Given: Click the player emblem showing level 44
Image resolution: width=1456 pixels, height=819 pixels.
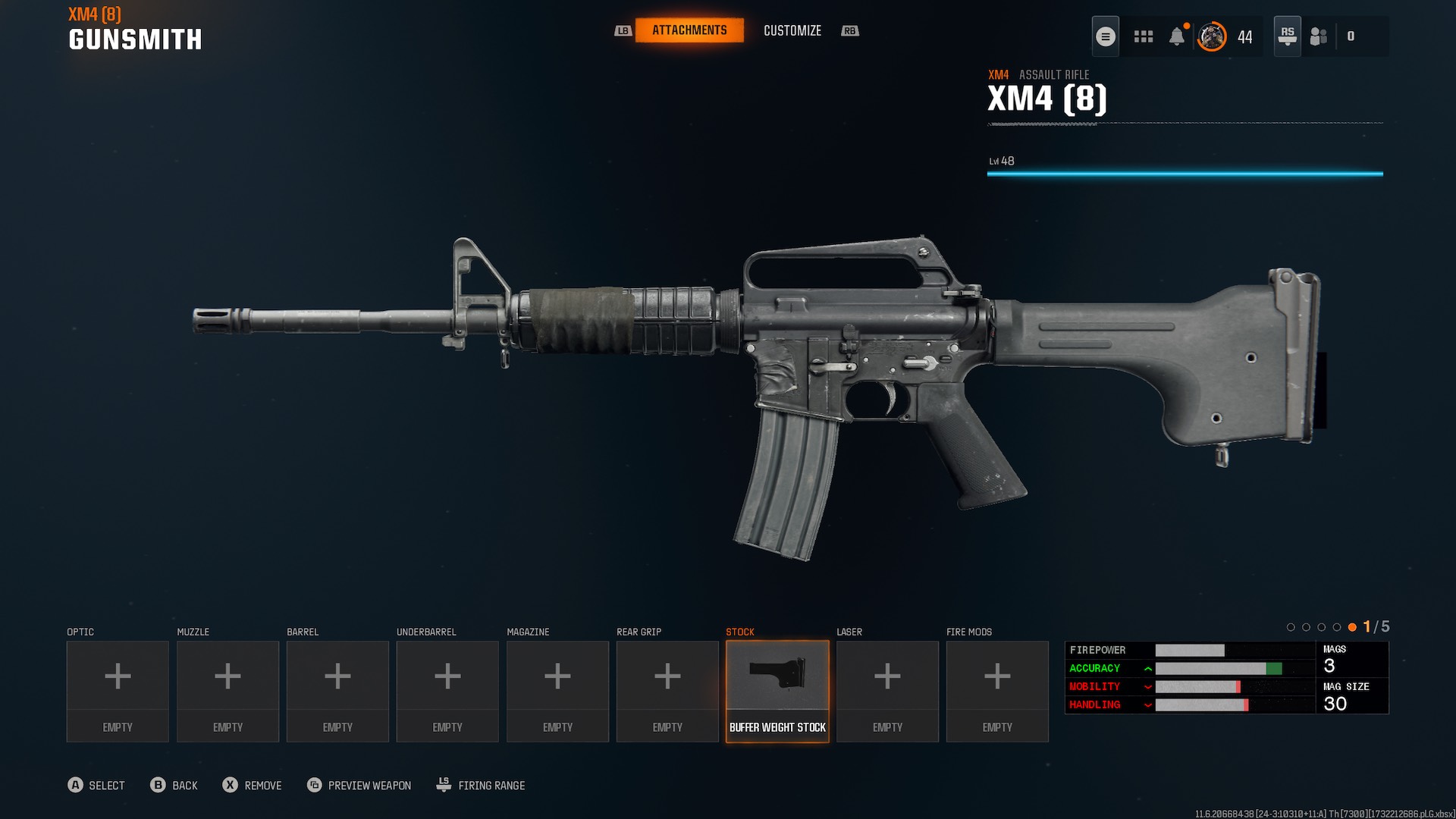Looking at the screenshot, I should (1211, 36).
